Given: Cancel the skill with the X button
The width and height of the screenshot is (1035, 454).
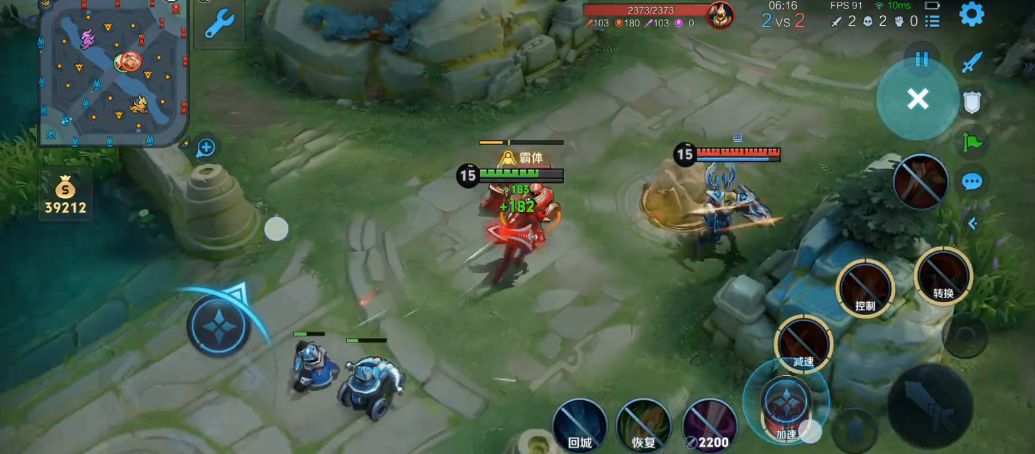Looking at the screenshot, I should 917,98.
